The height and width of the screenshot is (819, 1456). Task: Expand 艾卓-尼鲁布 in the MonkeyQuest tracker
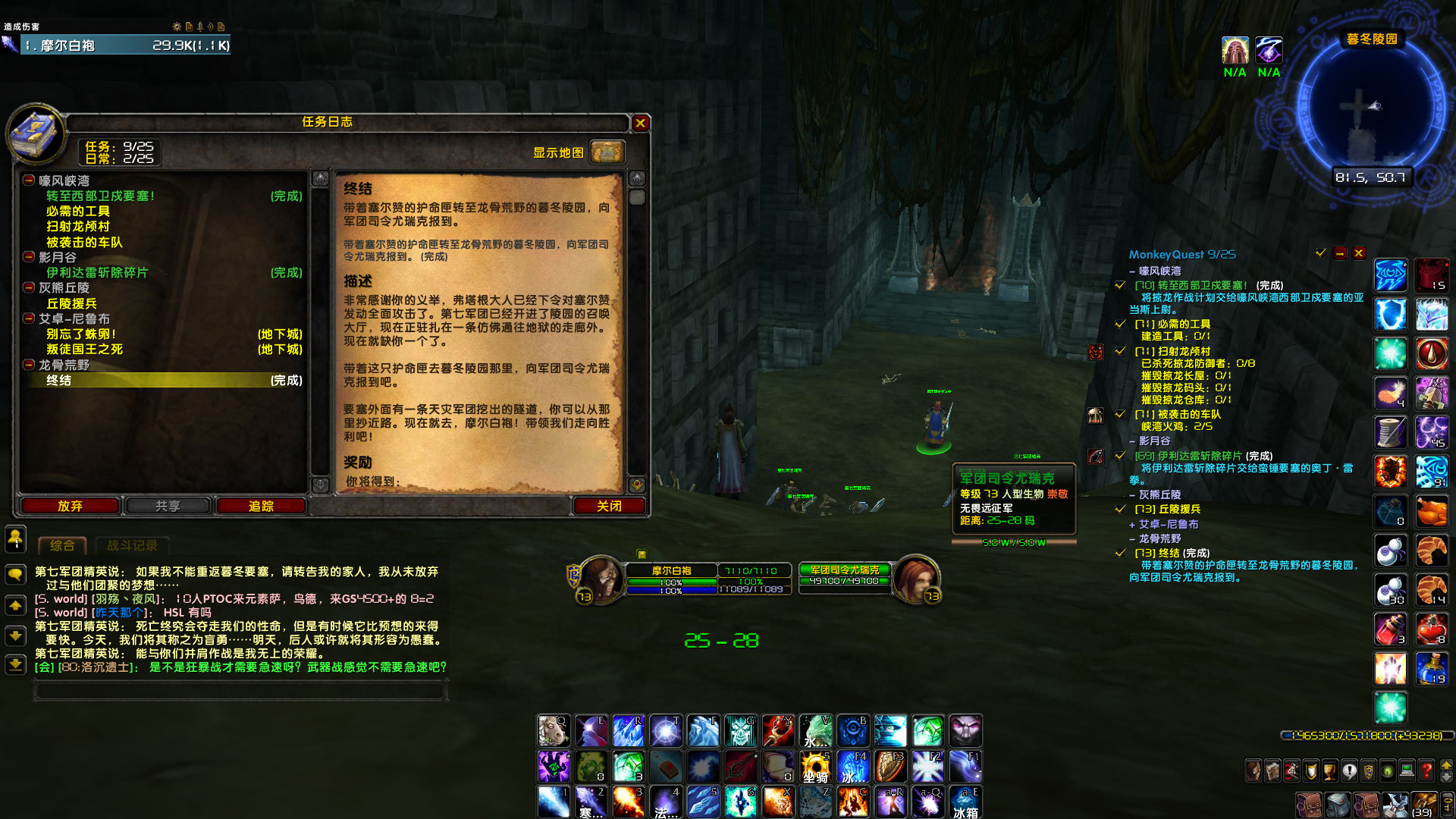tap(1131, 524)
